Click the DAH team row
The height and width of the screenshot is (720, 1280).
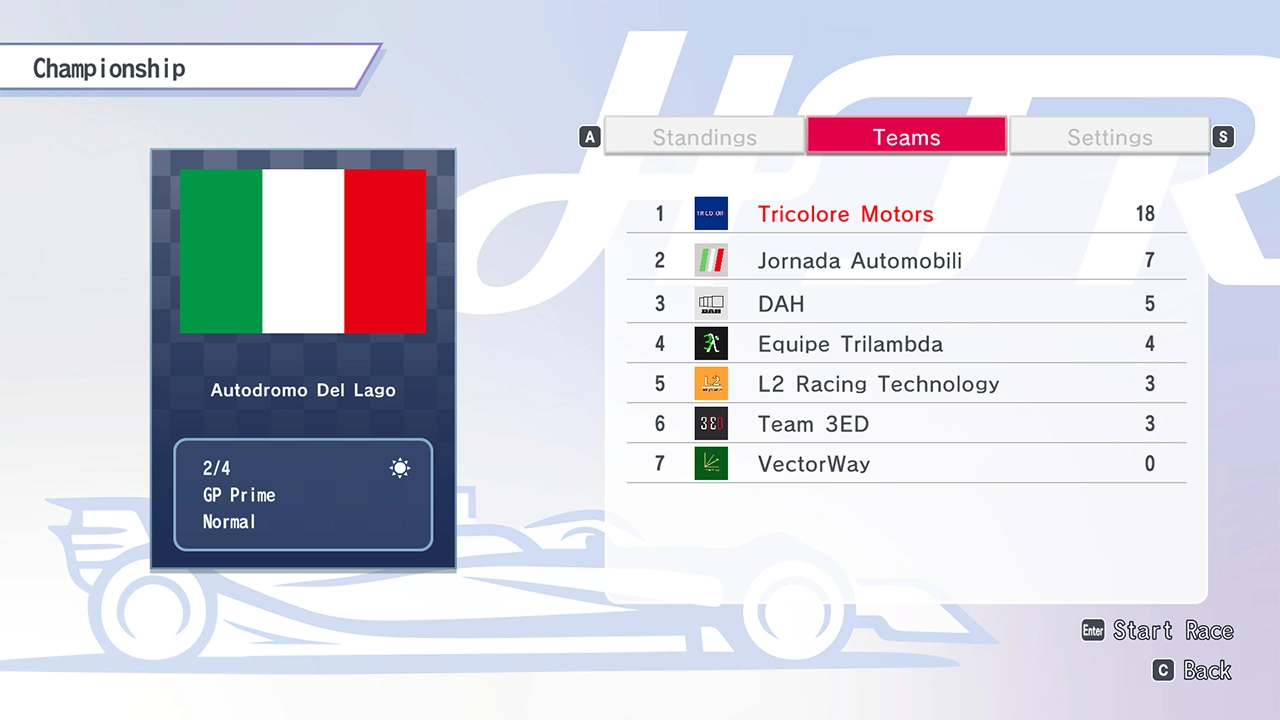coord(905,304)
